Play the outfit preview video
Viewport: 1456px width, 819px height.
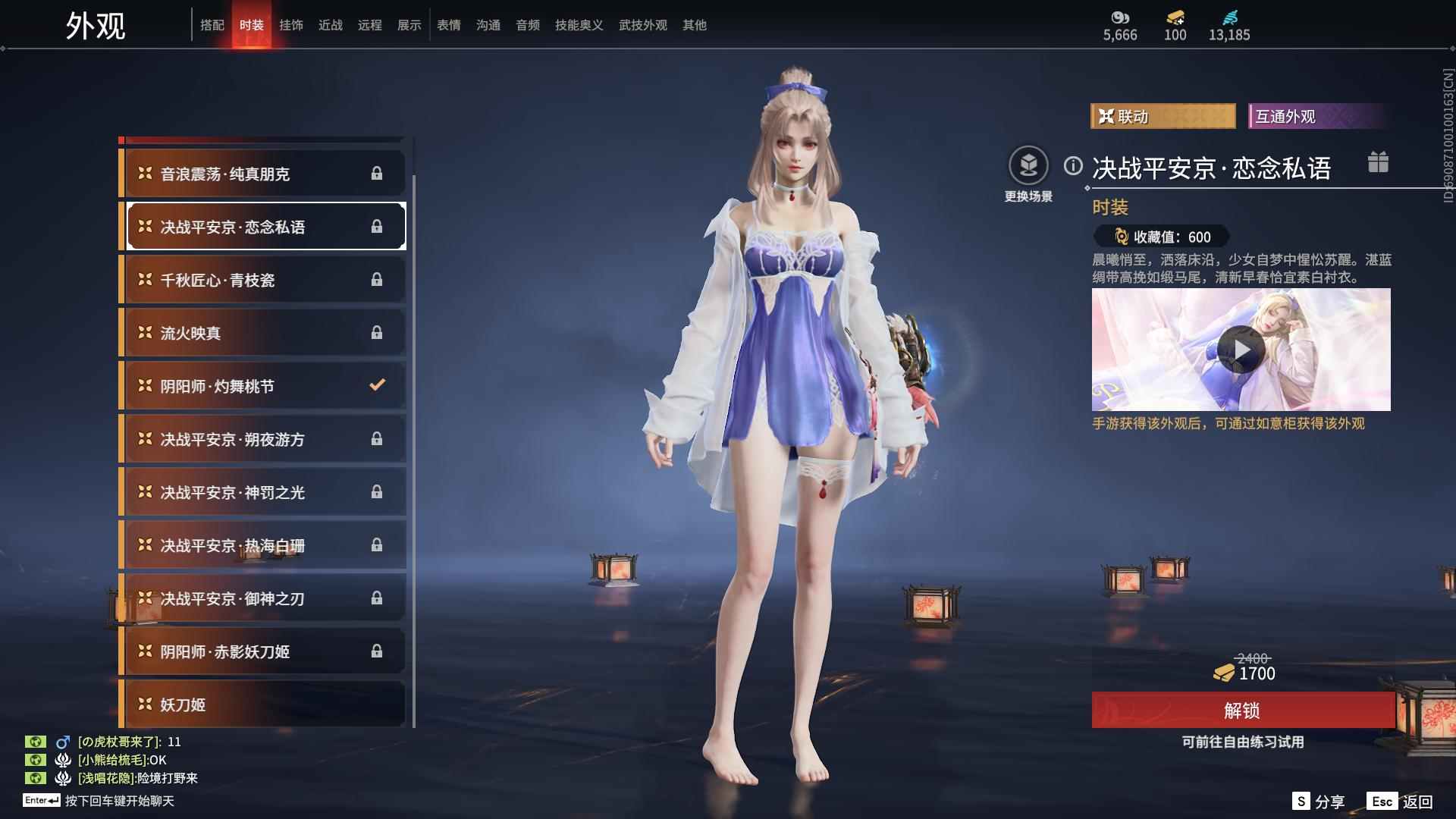tap(1241, 350)
